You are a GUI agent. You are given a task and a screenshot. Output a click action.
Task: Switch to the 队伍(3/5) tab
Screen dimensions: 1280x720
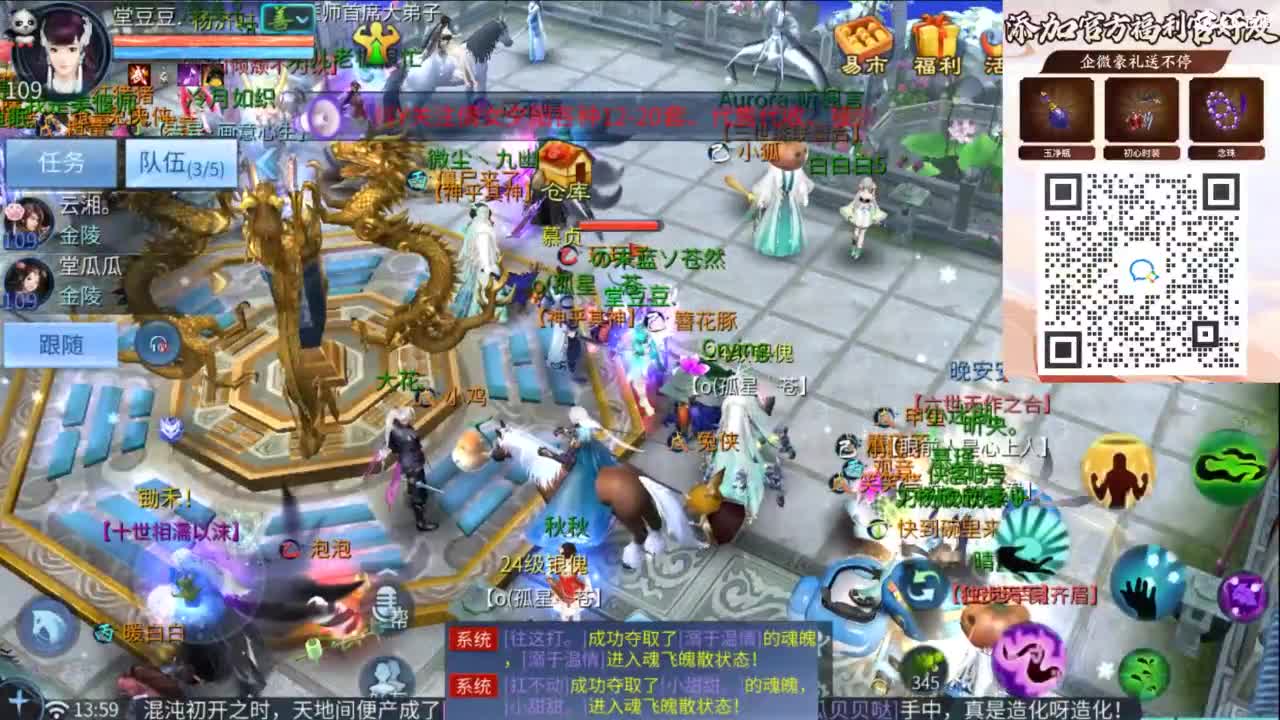(x=180, y=163)
